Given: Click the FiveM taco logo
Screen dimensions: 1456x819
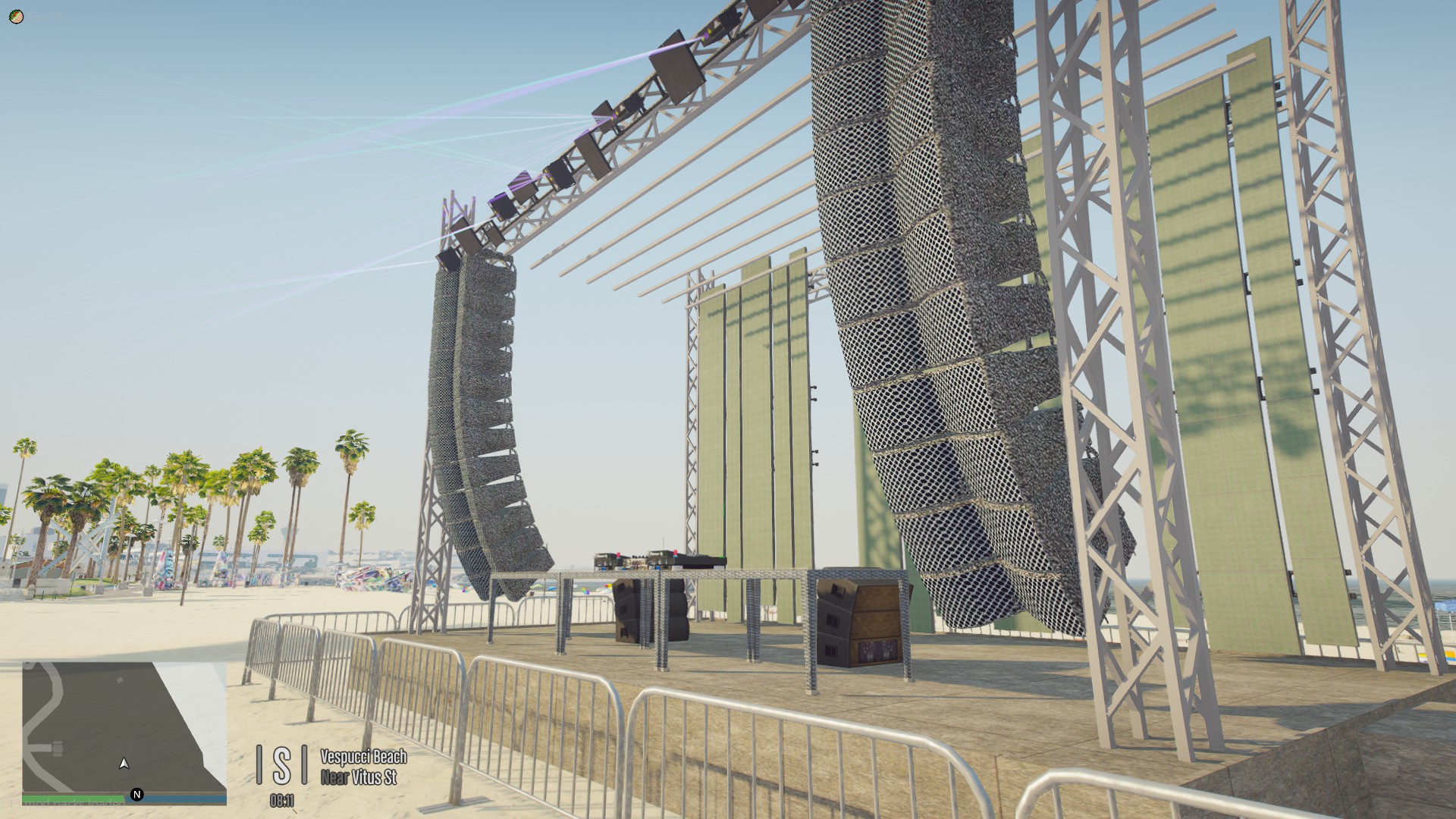Looking at the screenshot, I should (x=16, y=16).
